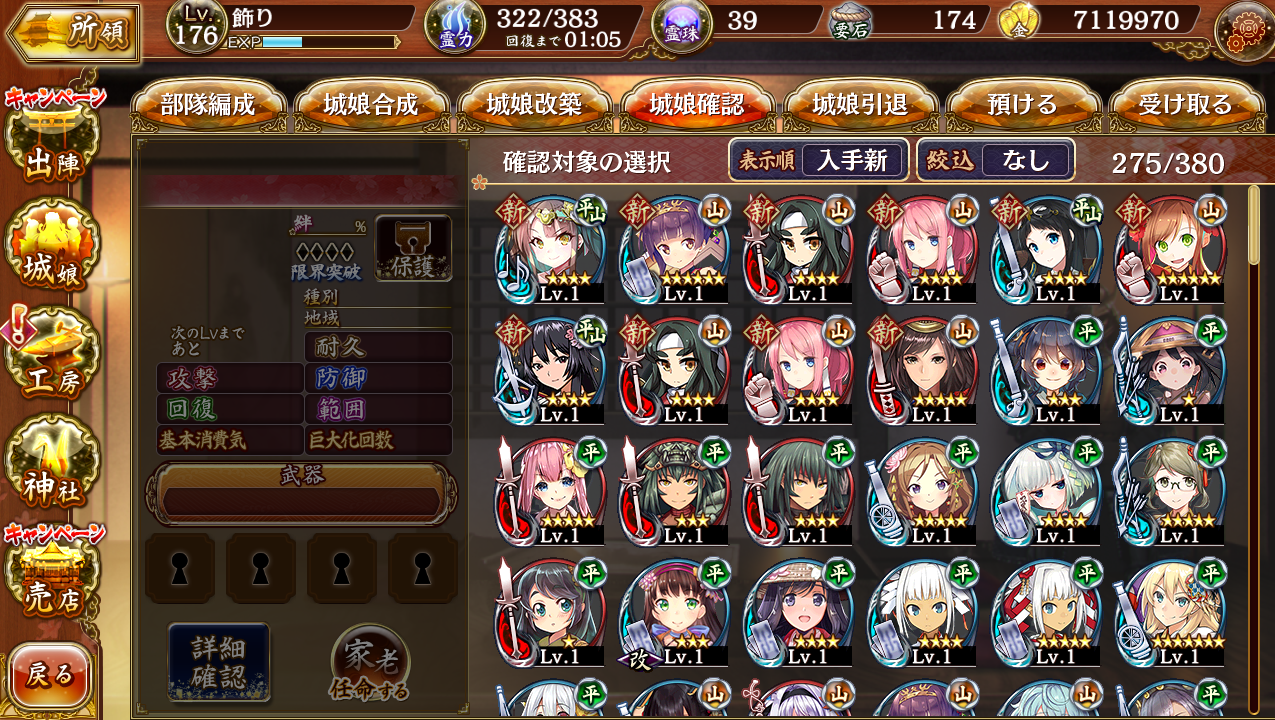Toggle the 保護 lock button
The image size is (1275, 720).
[413, 248]
